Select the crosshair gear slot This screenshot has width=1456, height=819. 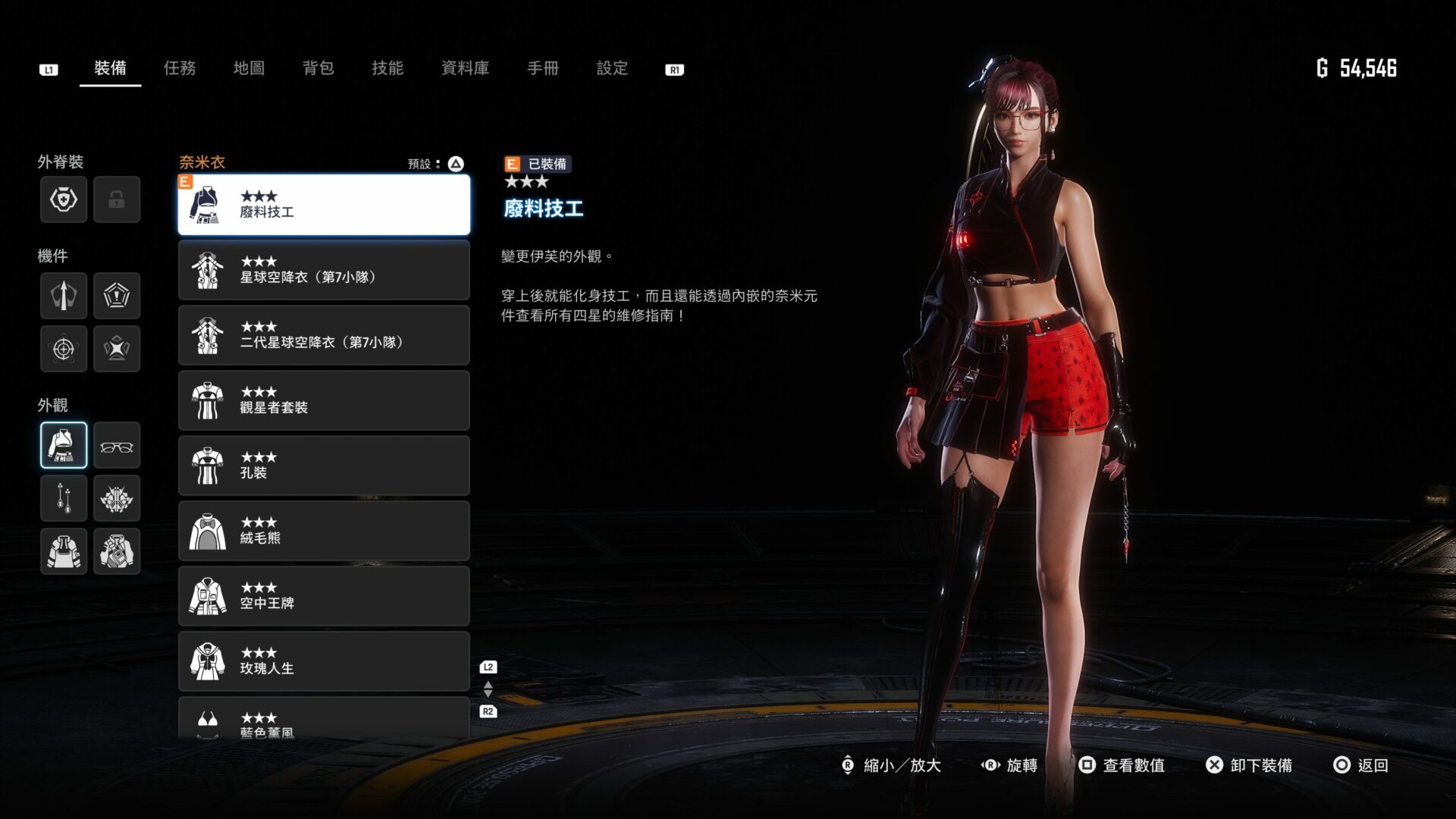click(64, 349)
